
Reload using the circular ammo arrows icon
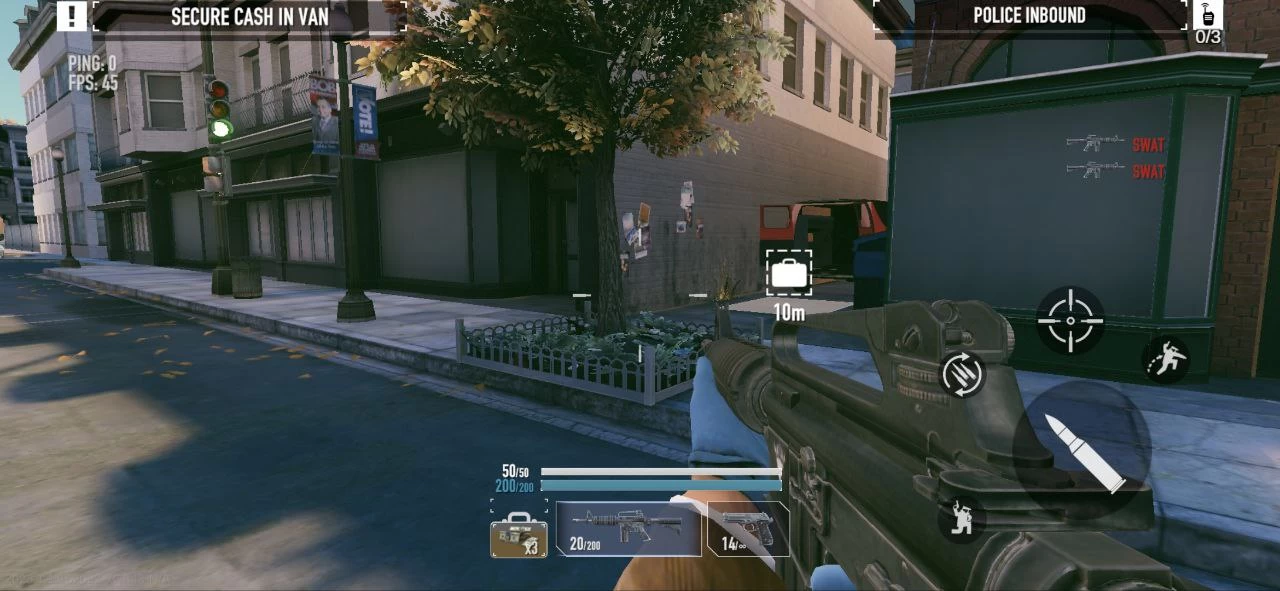click(x=963, y=374)
